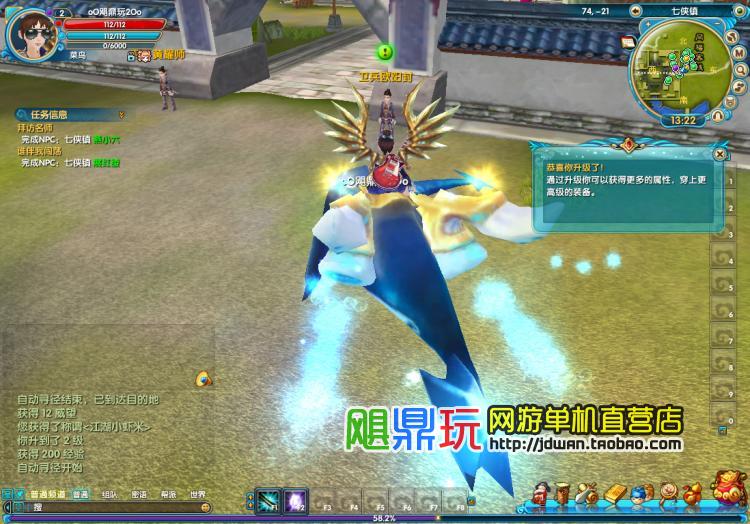
Task: Click the chat text input box
Action: click(x=120, y=509)
